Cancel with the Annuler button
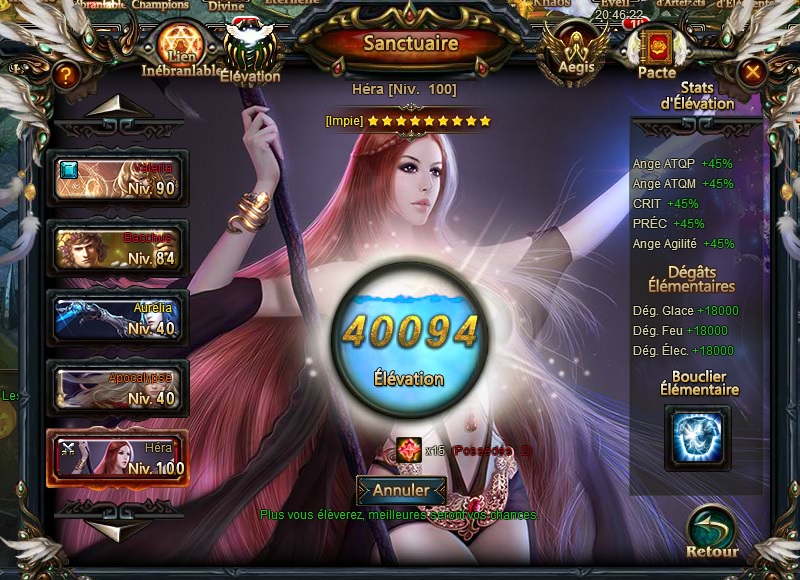The width and height of the screenshot is (800, 580). click(x=400, y=491)
